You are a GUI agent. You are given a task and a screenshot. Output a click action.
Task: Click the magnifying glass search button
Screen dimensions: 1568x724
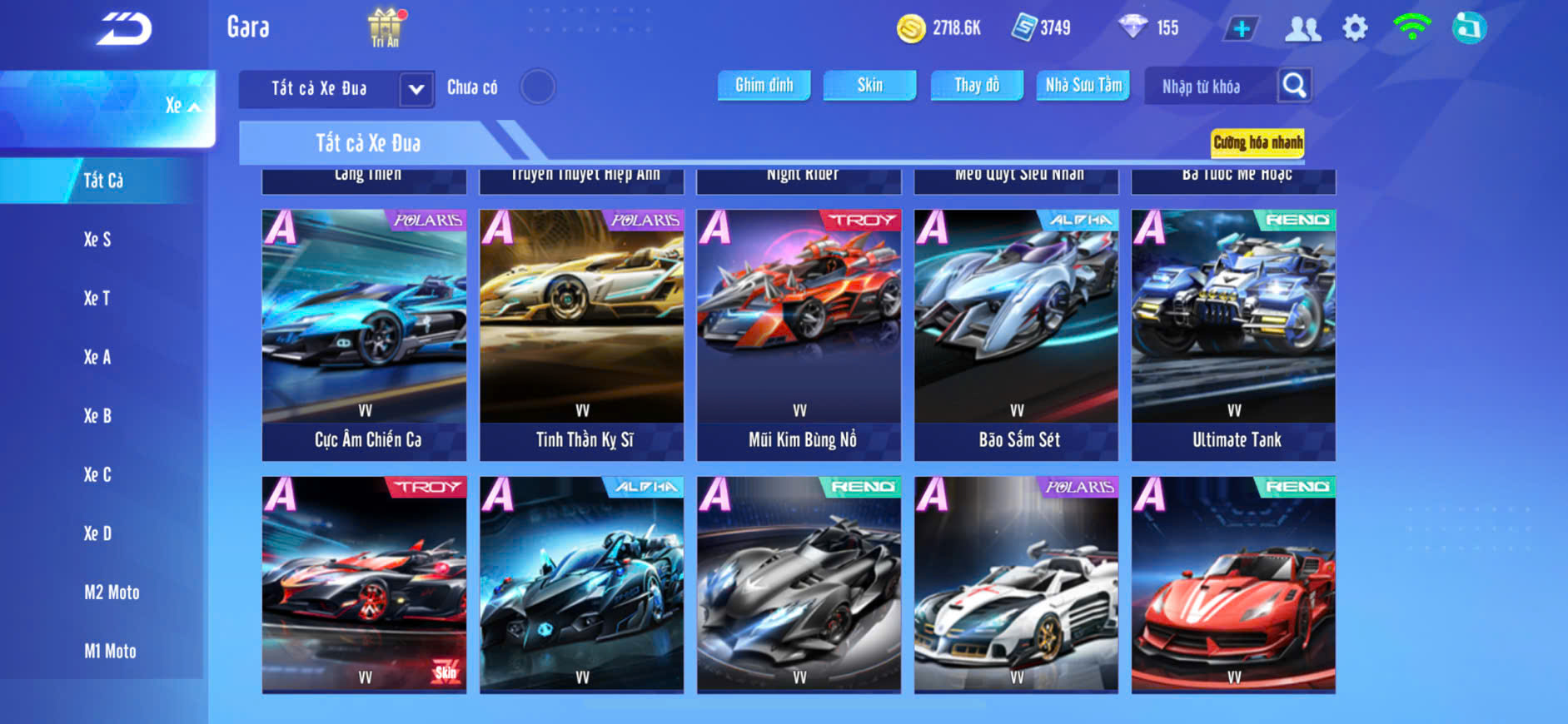coord(1294,85)
